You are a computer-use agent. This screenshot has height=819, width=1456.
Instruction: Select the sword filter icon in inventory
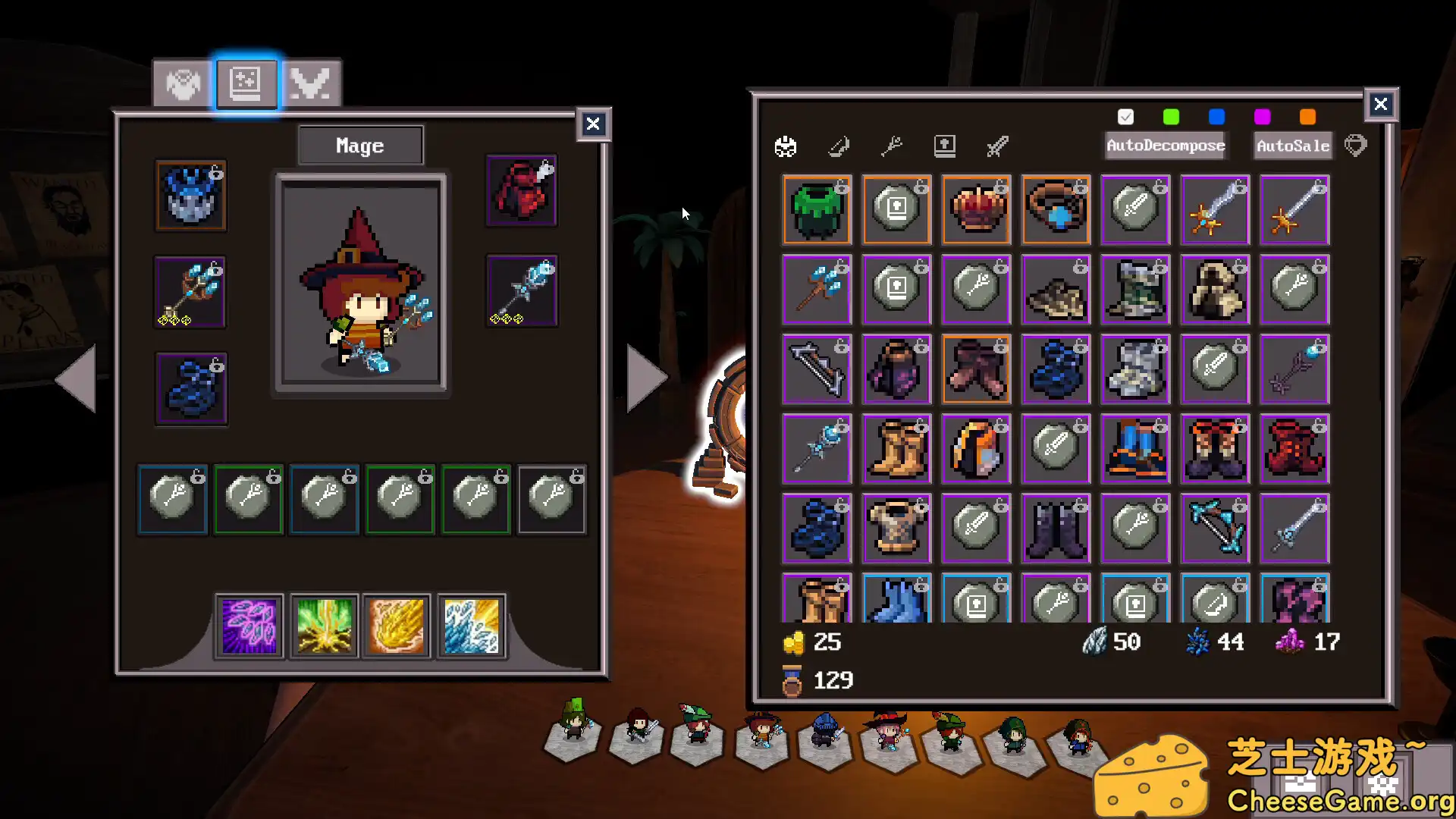click(x=997, y=146)
